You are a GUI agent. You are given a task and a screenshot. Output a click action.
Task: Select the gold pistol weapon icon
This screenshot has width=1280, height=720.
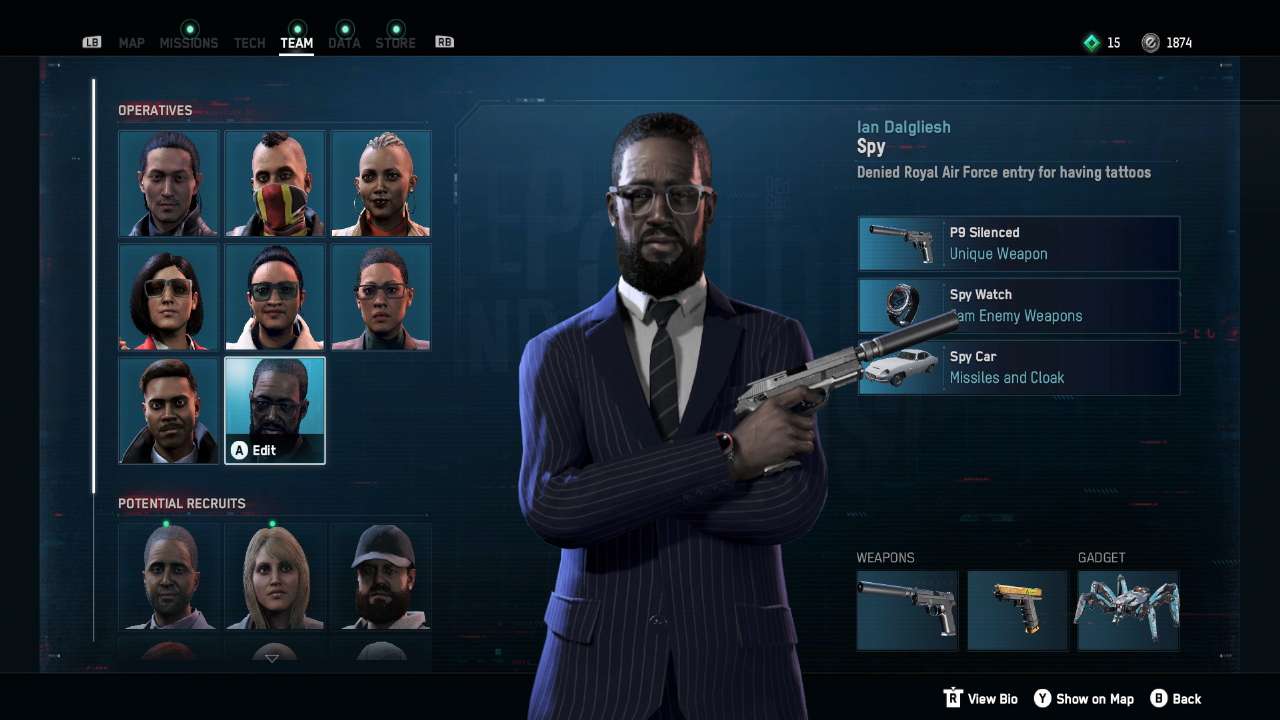[x=1017, y=610]
